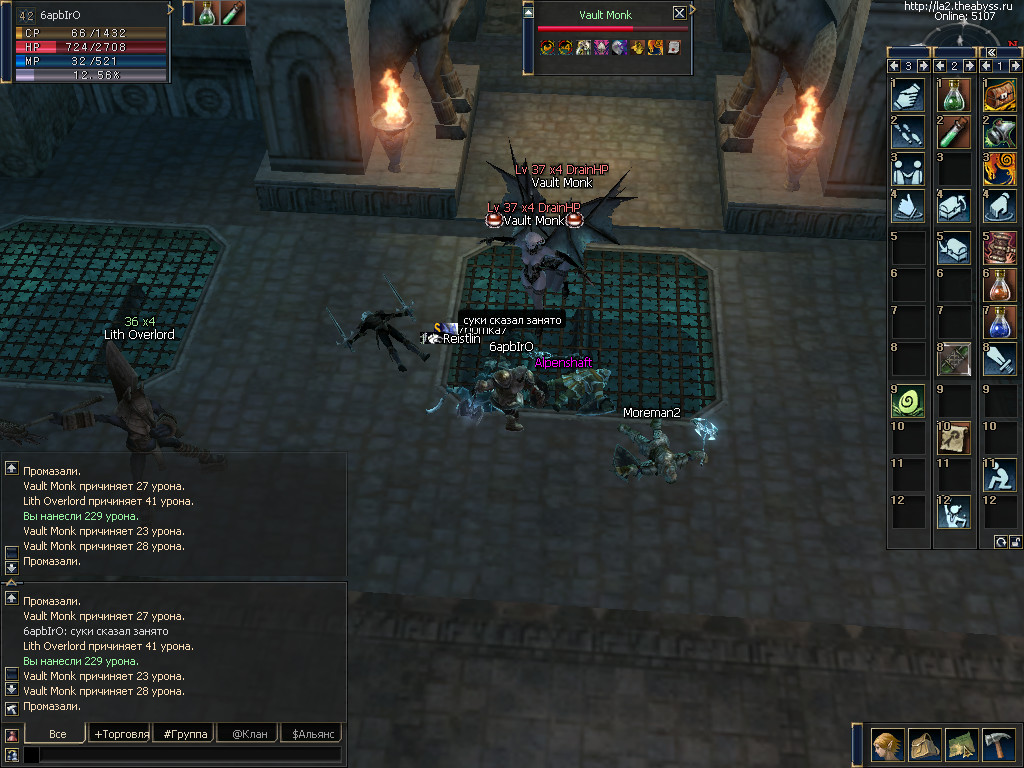Use the scroll item in hotbar slot 10

[953, 437]
